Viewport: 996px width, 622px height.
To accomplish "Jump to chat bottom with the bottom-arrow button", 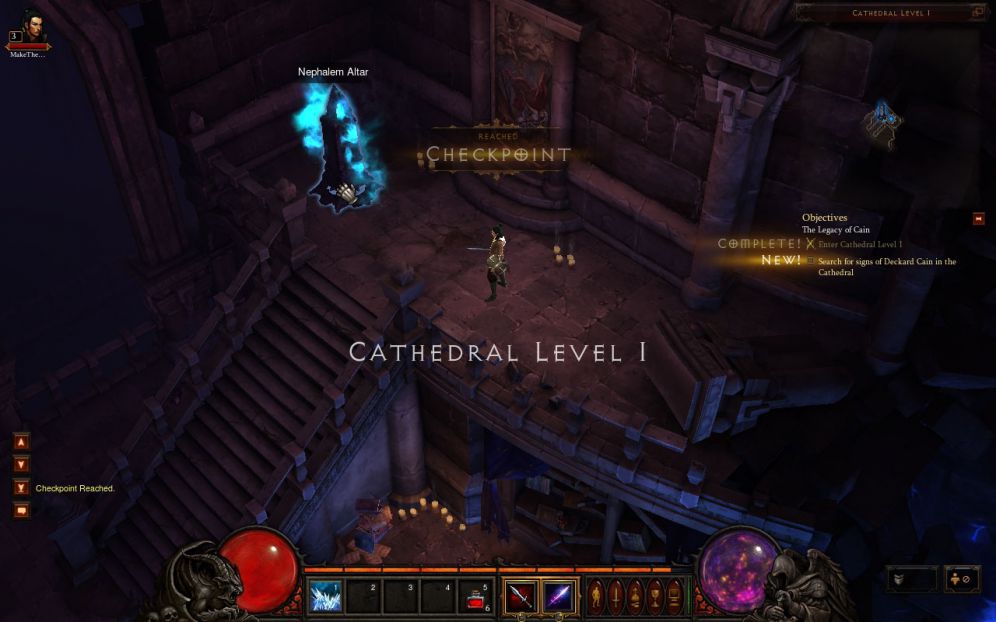I will click(x=21, y=487).
